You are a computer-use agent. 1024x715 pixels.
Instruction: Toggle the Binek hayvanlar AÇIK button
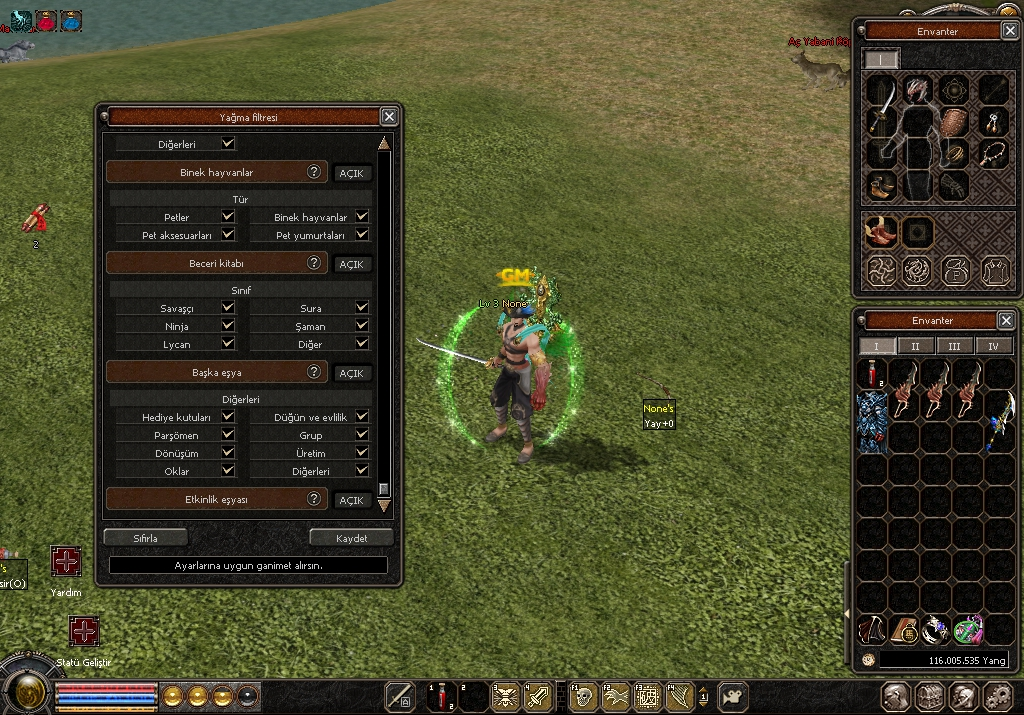pos(351,173)
